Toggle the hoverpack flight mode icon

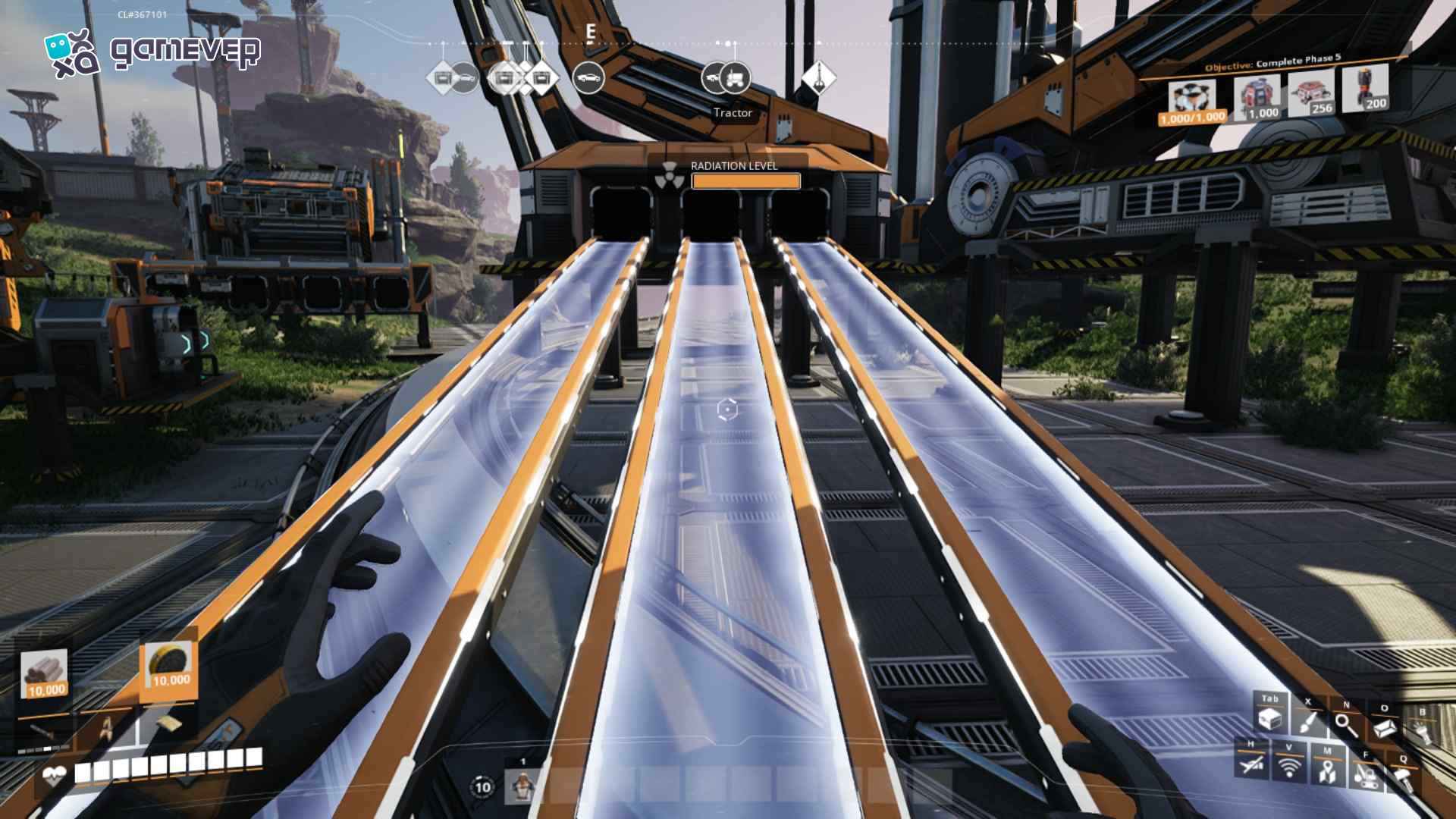1251,764
